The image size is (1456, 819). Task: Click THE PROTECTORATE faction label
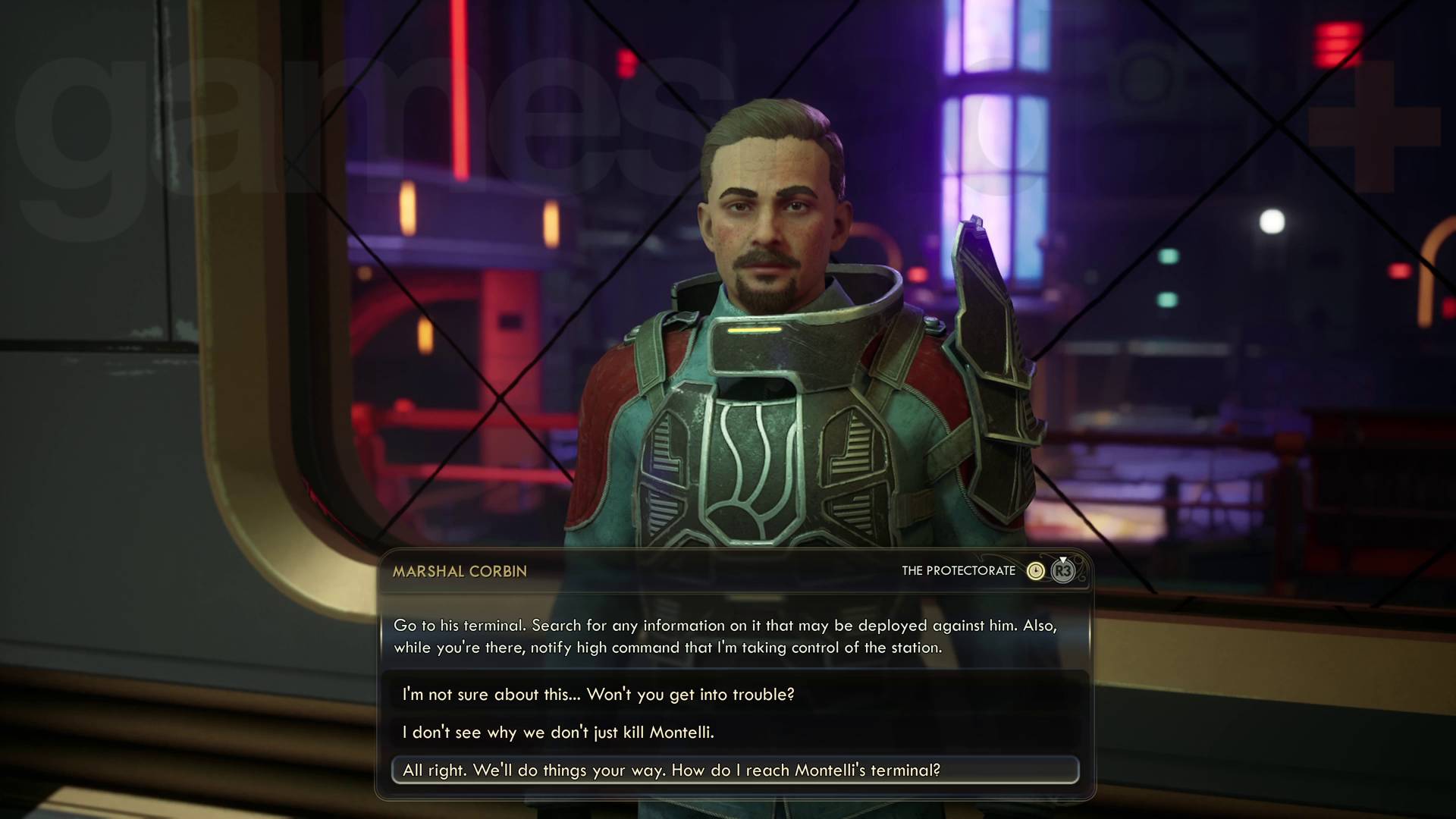pyautogui.click(x=959, y=570)
